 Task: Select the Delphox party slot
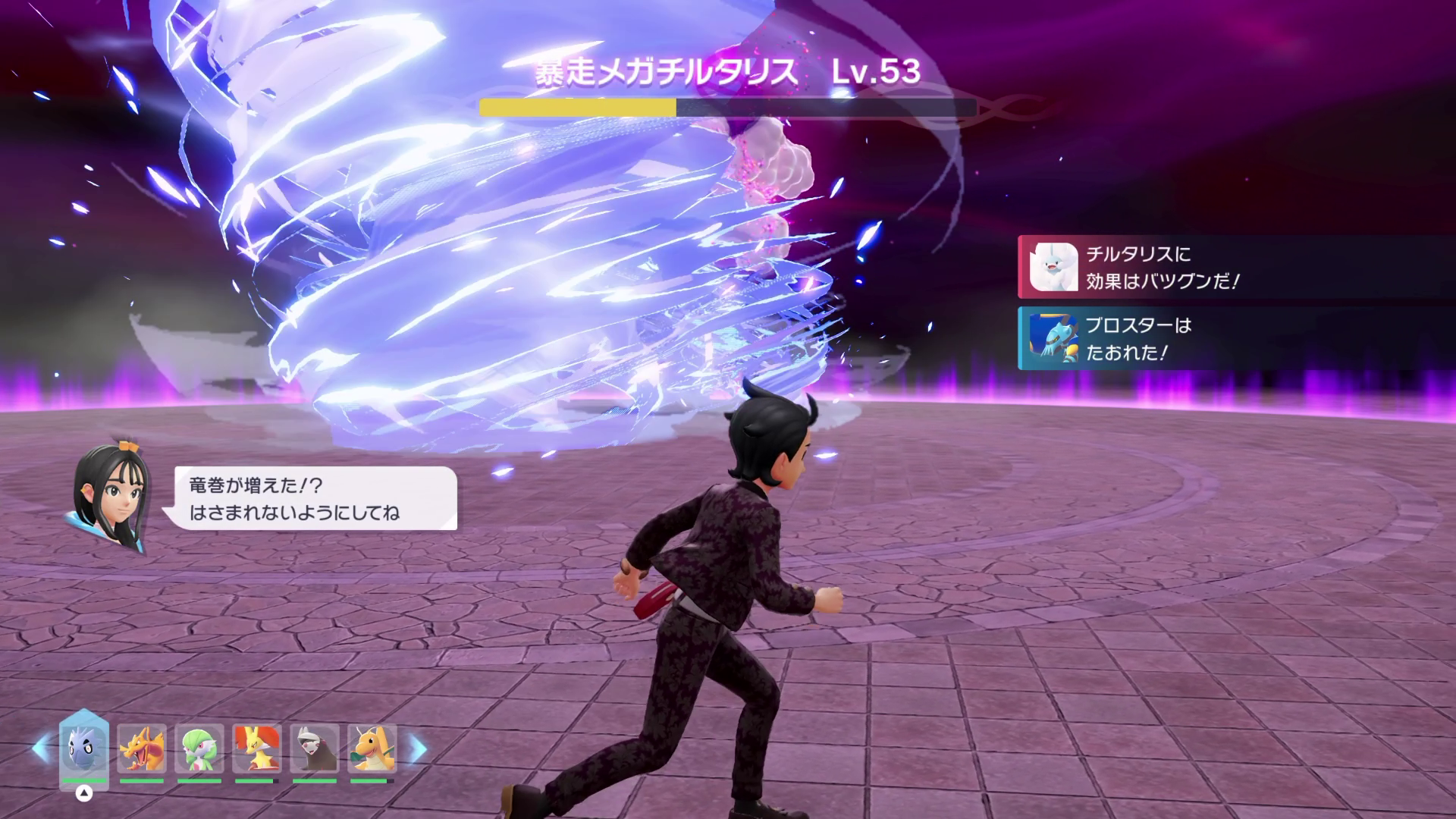coord(257,749)
